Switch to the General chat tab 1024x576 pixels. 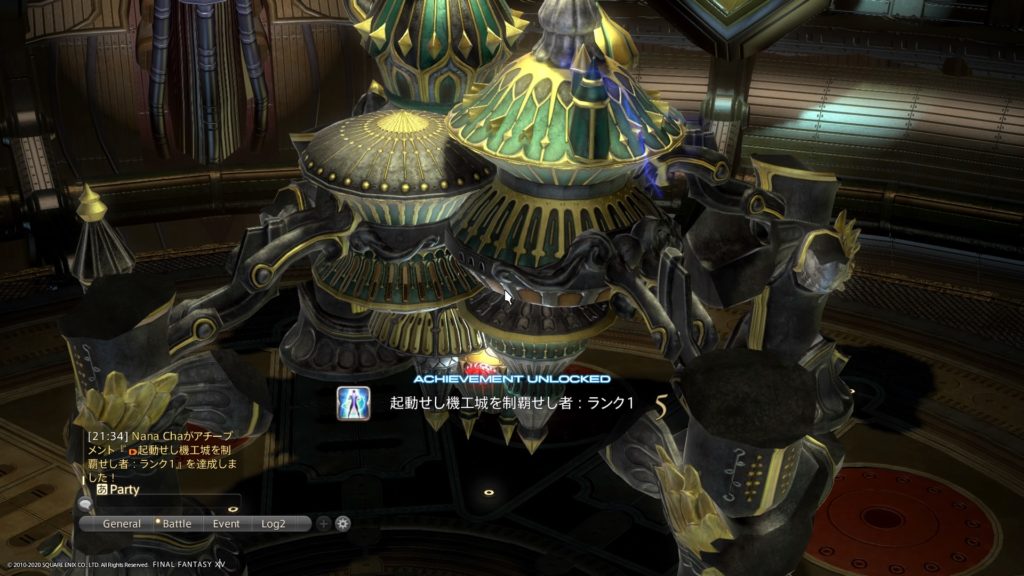click(x=122, y=523)
